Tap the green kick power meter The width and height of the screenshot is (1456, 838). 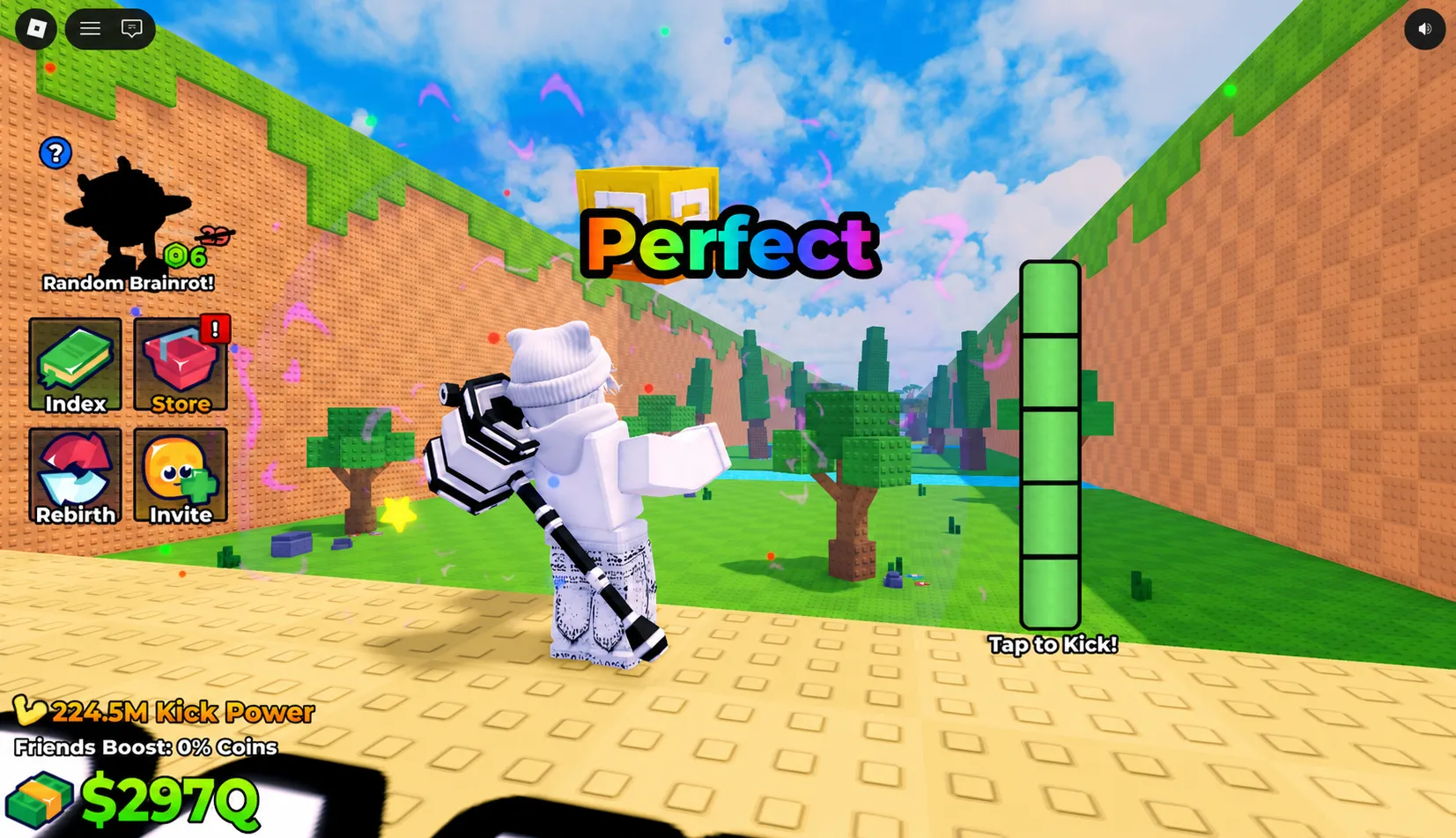point(1051,445)
